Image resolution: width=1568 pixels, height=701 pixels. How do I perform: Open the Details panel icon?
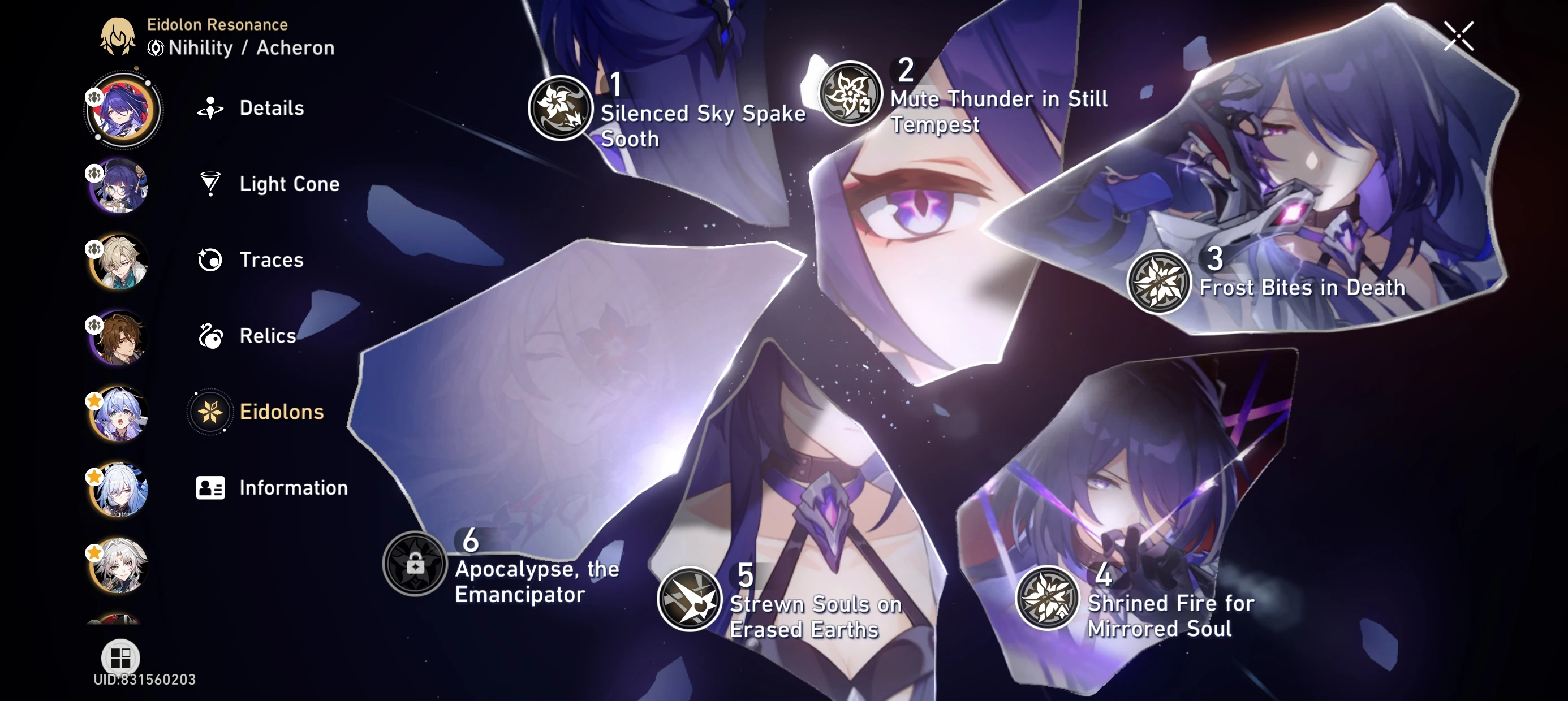click(x=209, y=108)
